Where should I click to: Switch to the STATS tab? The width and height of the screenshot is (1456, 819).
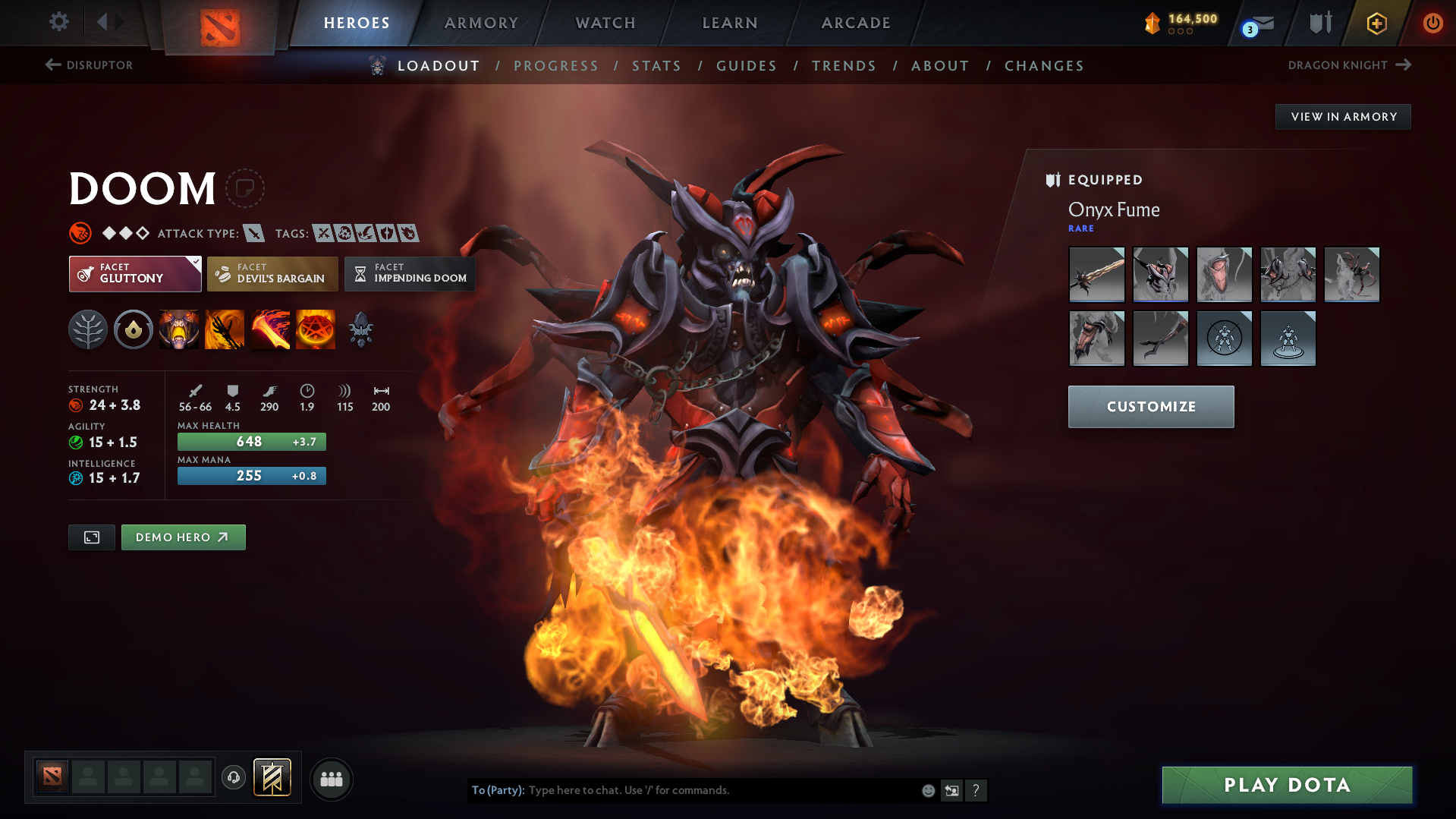pos(656,66)
